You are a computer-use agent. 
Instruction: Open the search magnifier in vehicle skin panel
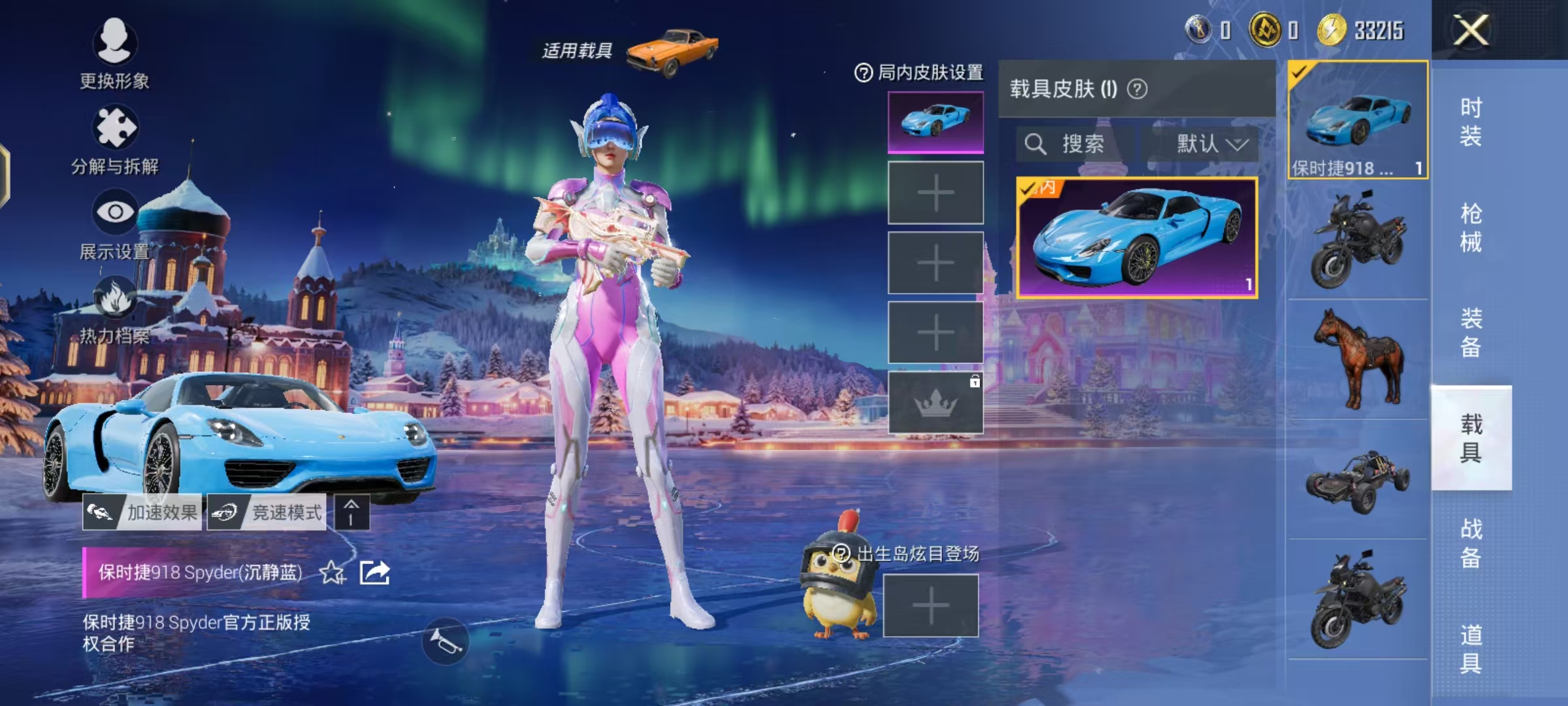coord(1036,144)
